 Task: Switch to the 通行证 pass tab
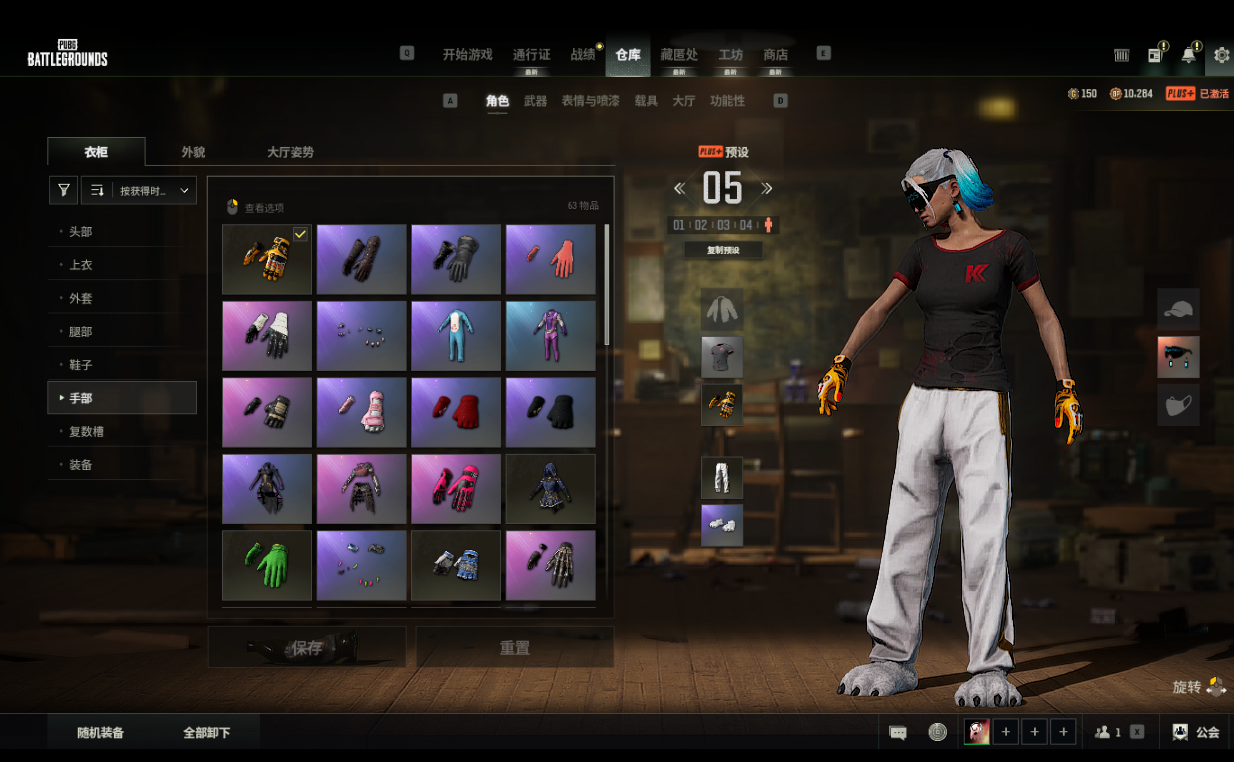pyautogui.click(x=531, y=54)
